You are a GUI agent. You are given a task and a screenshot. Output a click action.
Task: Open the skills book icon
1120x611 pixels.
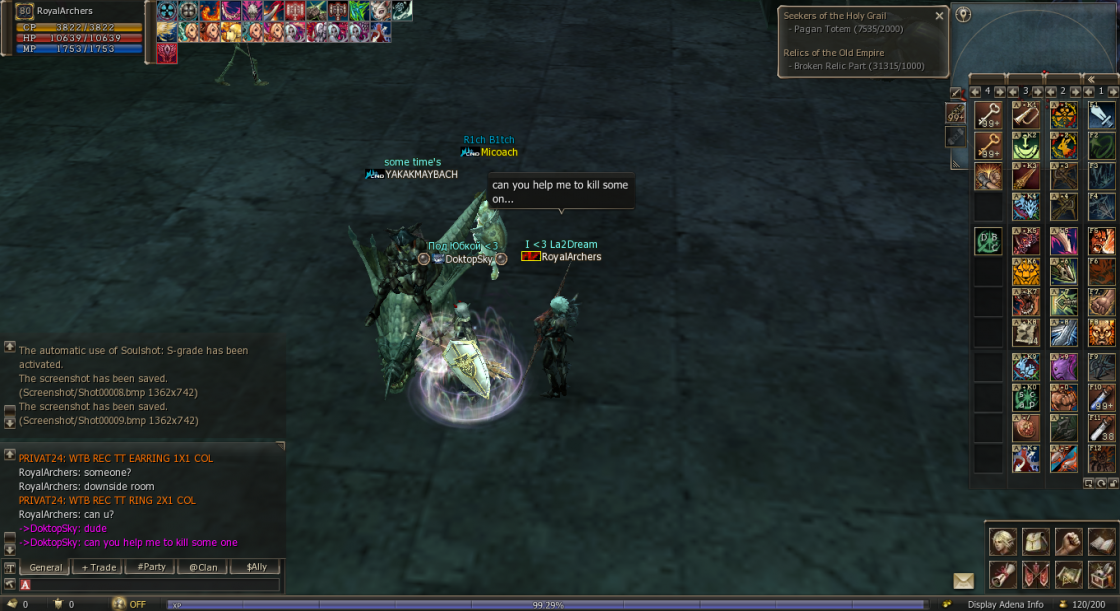[1101, 542]
